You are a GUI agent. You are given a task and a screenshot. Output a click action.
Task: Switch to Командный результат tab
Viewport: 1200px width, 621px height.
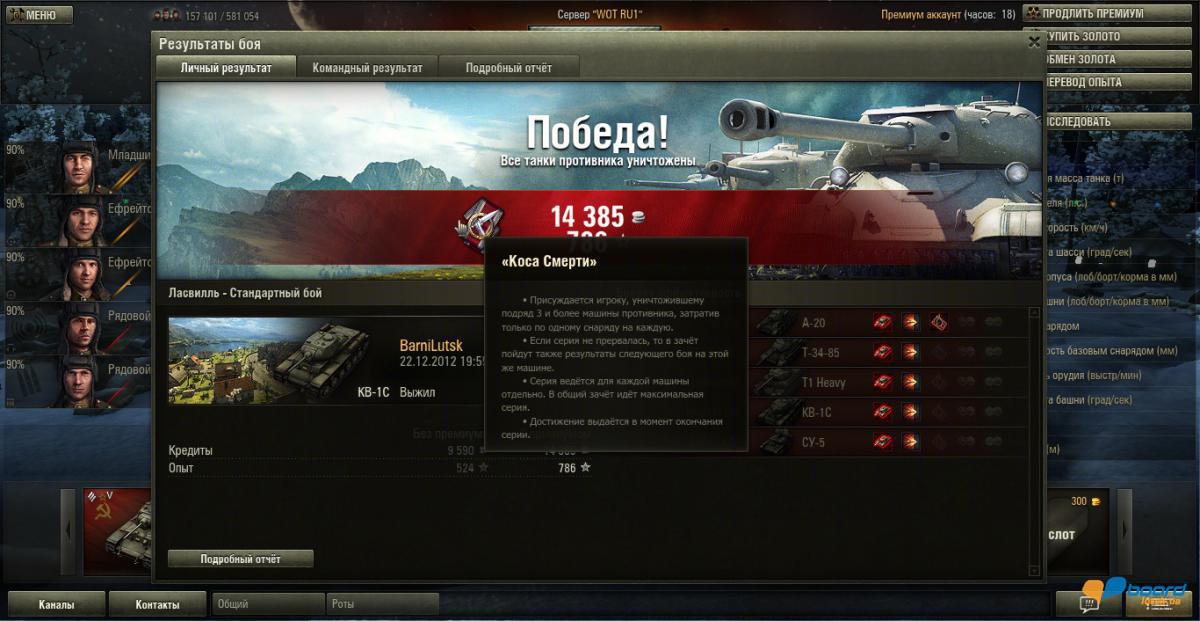coord(367,68)
